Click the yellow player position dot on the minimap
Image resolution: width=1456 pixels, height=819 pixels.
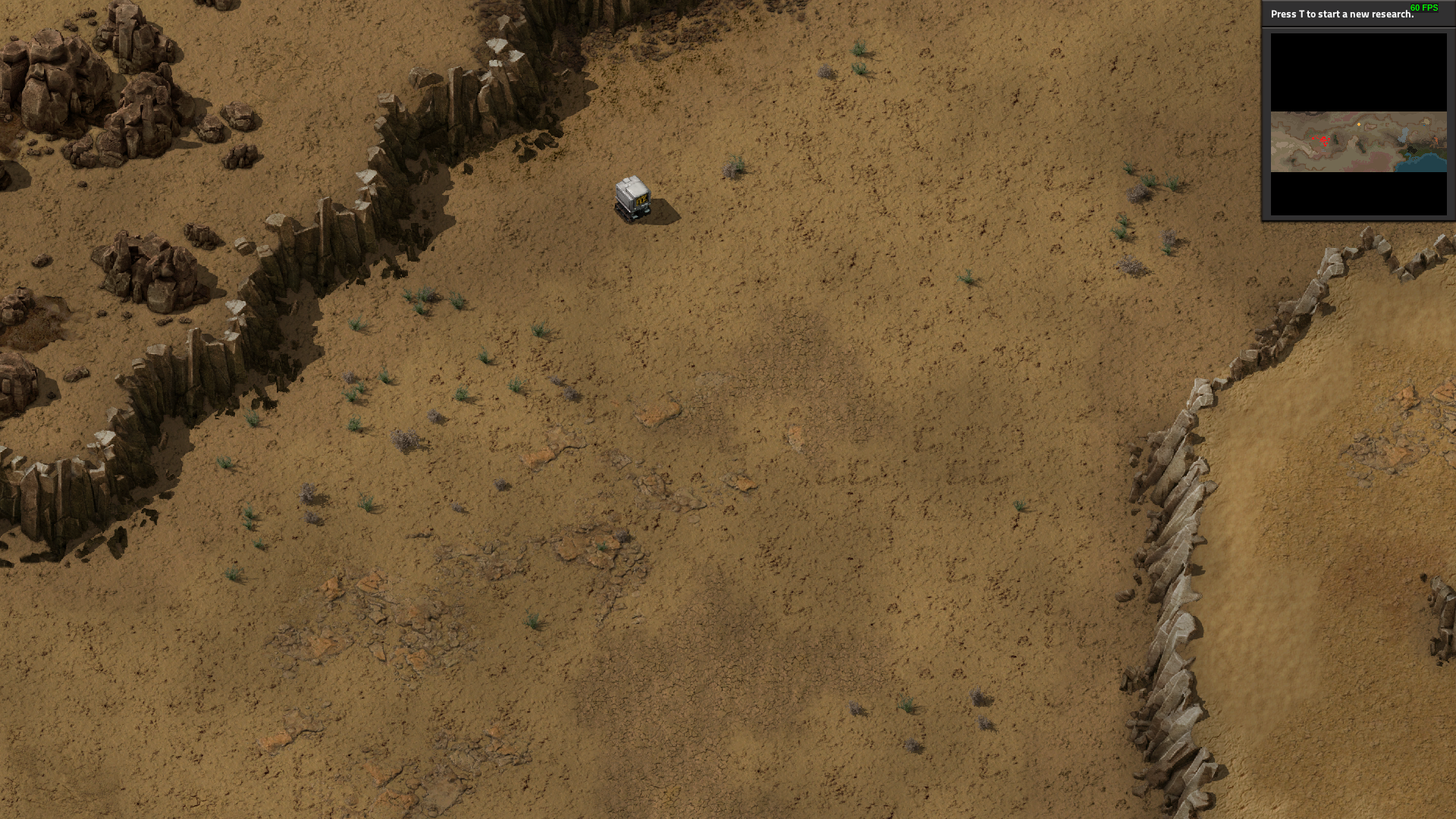[1359, 124]
